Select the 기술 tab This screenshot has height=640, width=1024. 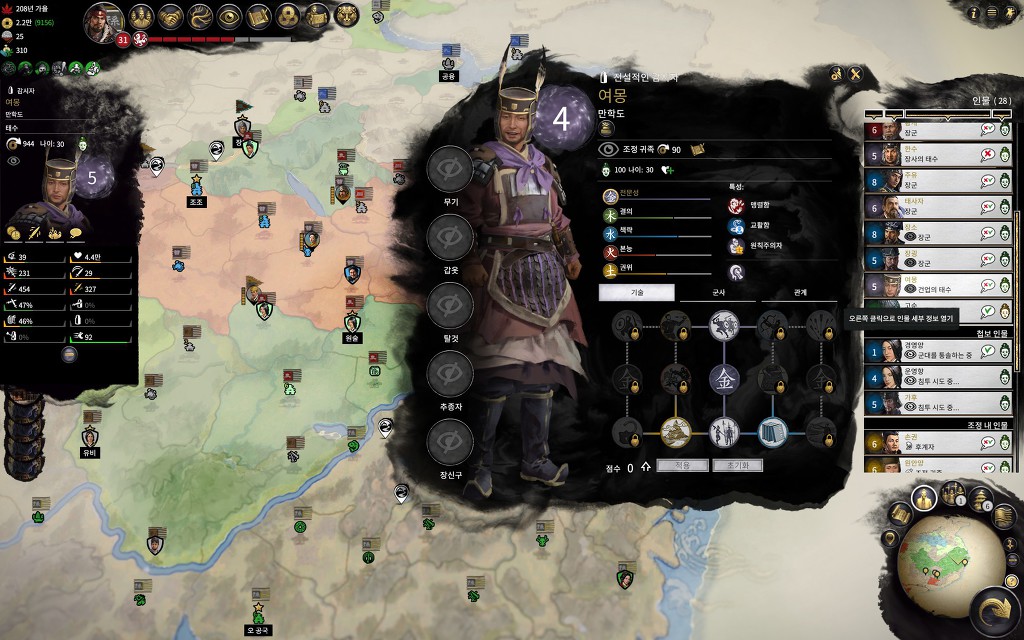click(x=637, y=293)
